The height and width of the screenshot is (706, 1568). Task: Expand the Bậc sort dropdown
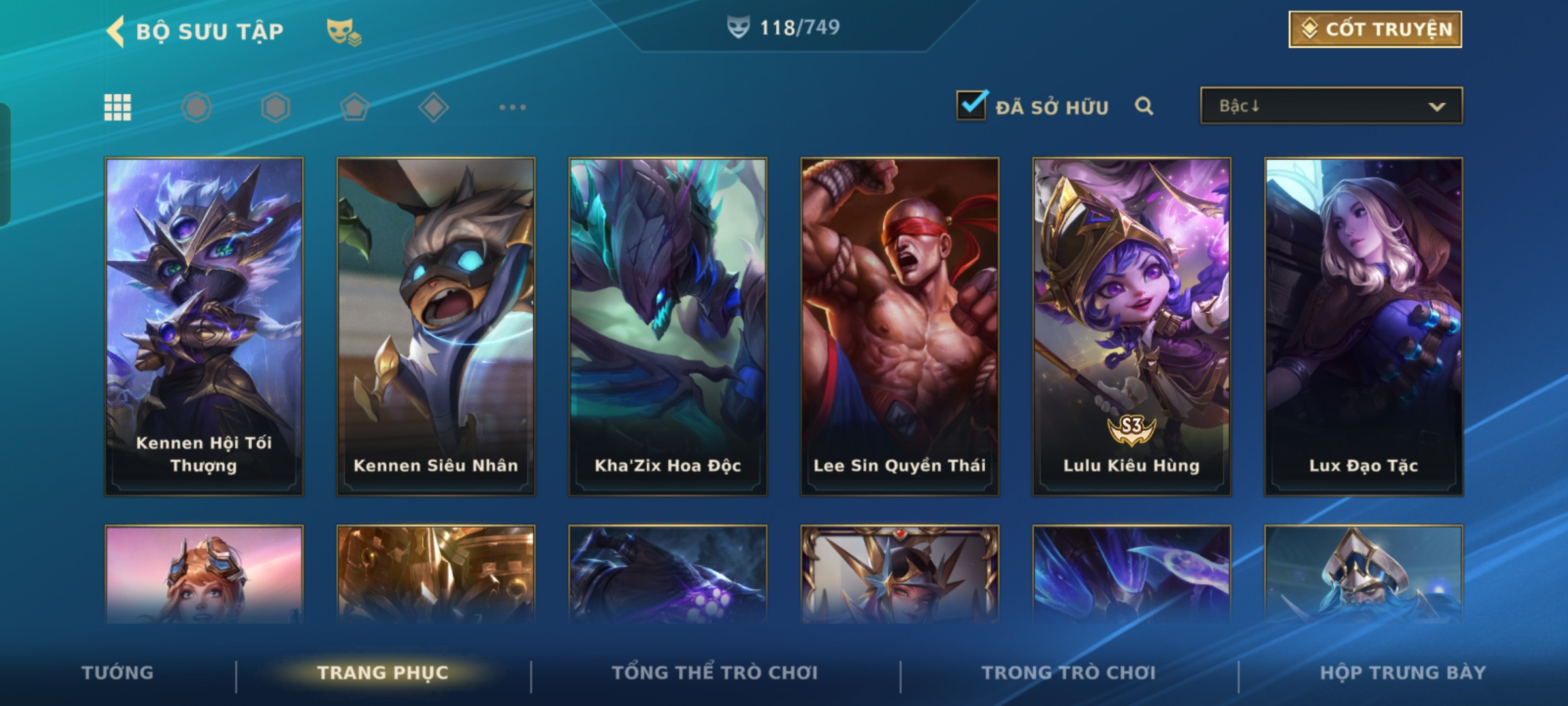1331,106
